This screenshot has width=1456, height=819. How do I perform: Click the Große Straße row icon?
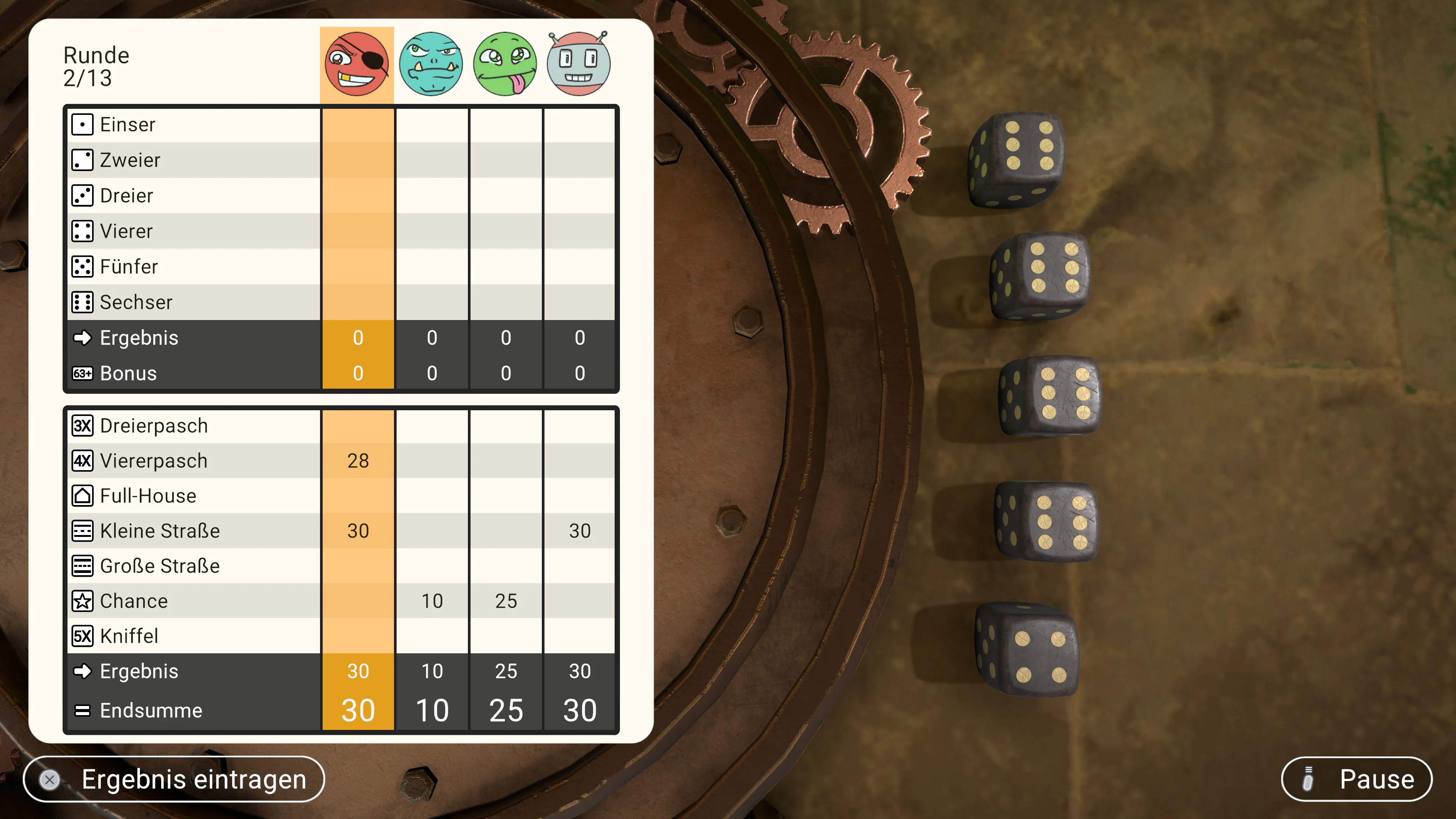83,566
